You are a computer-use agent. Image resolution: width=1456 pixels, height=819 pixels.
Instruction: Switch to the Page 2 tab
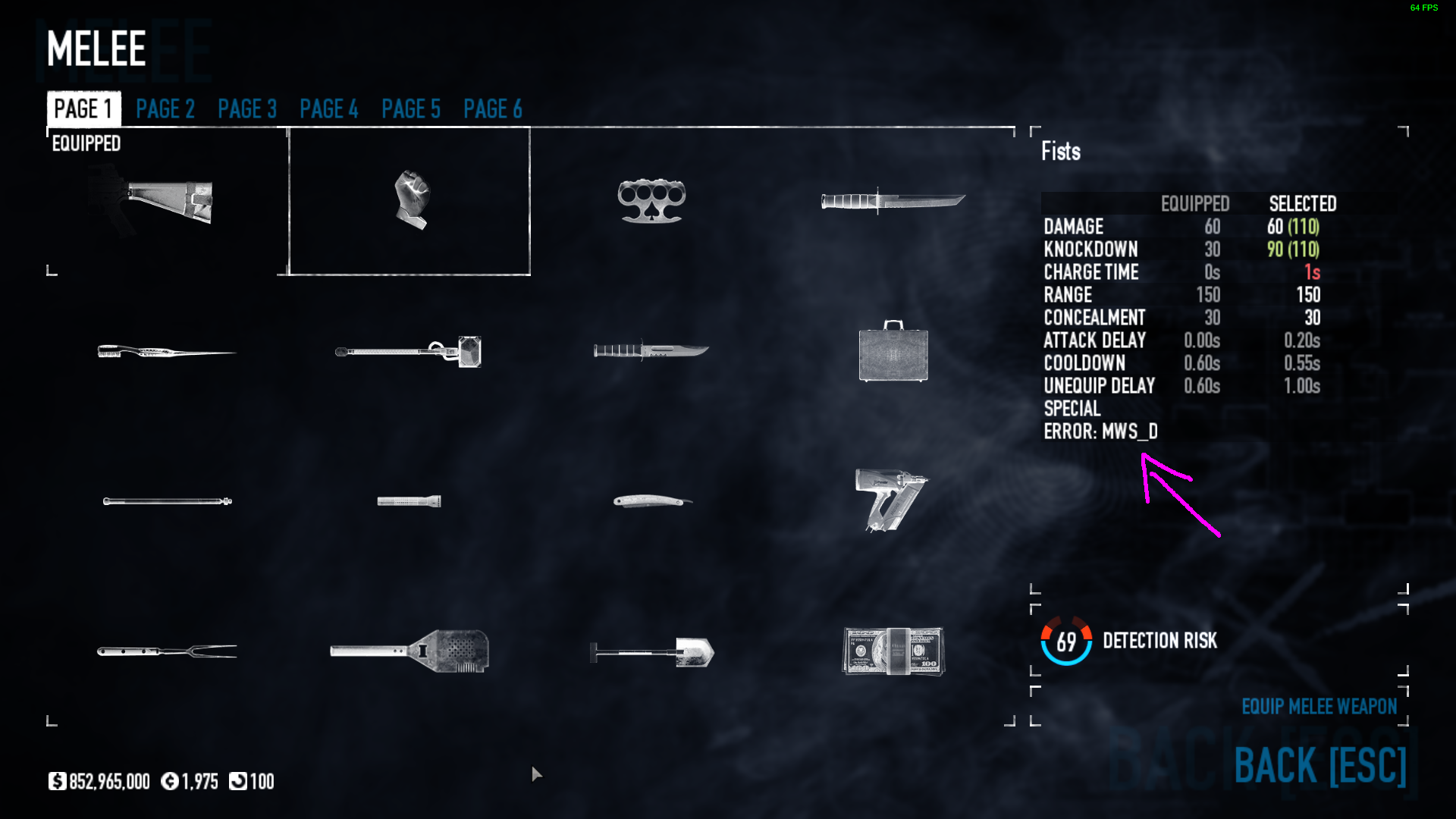pos(165,109)
